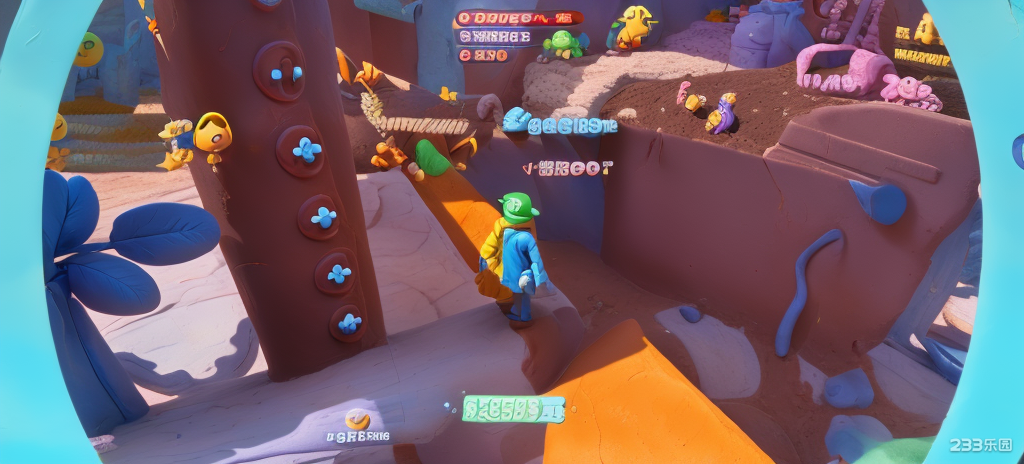Image resolution: width=1024 pixels, height=464 pixels.
Task: Click the green button at the bottom
Action: point(513,408)
